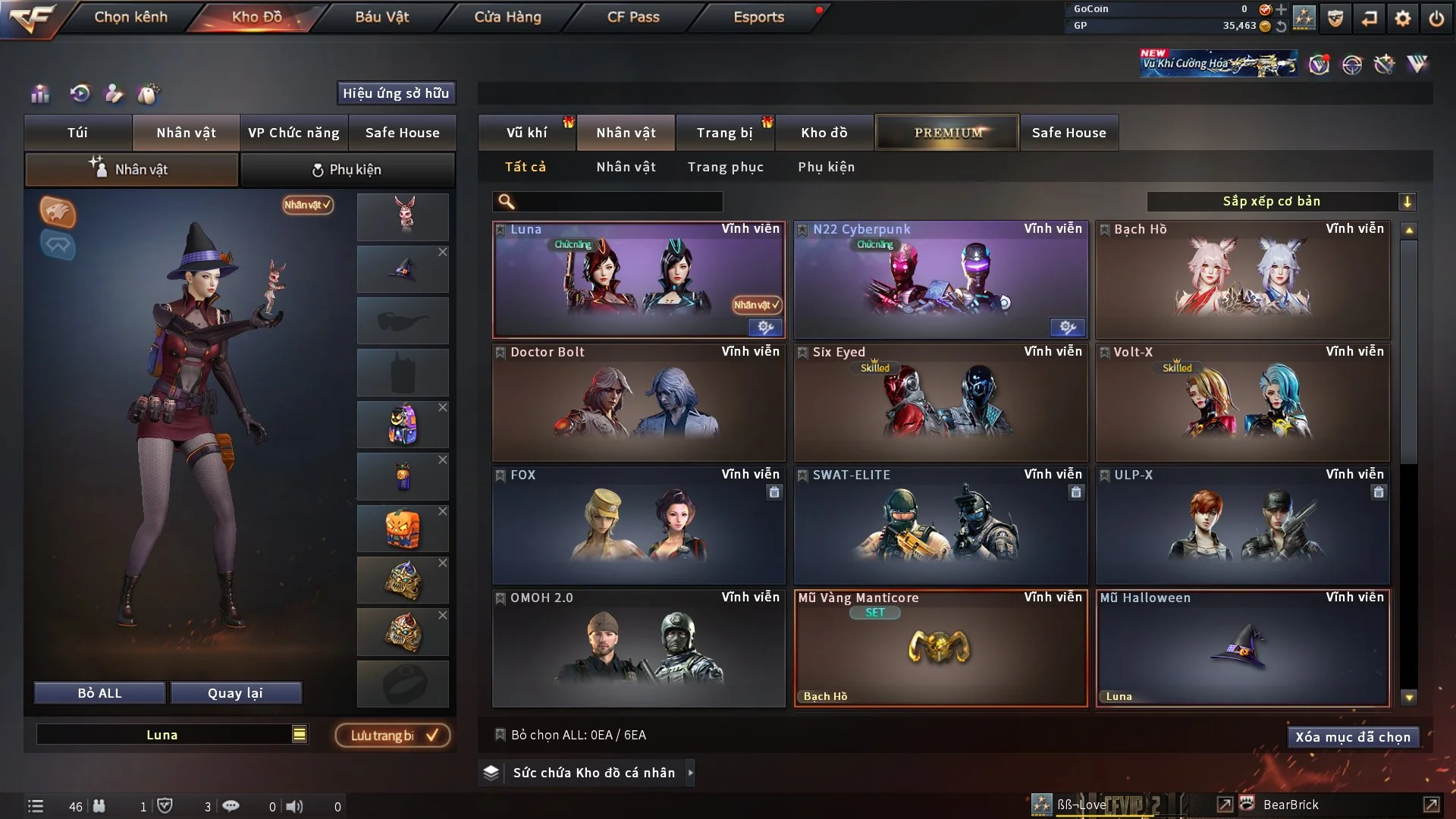Screen dimensions: 1456x819
Task: Open the Cửa Hàng shop menu
Action: click(x=507, y=17)
